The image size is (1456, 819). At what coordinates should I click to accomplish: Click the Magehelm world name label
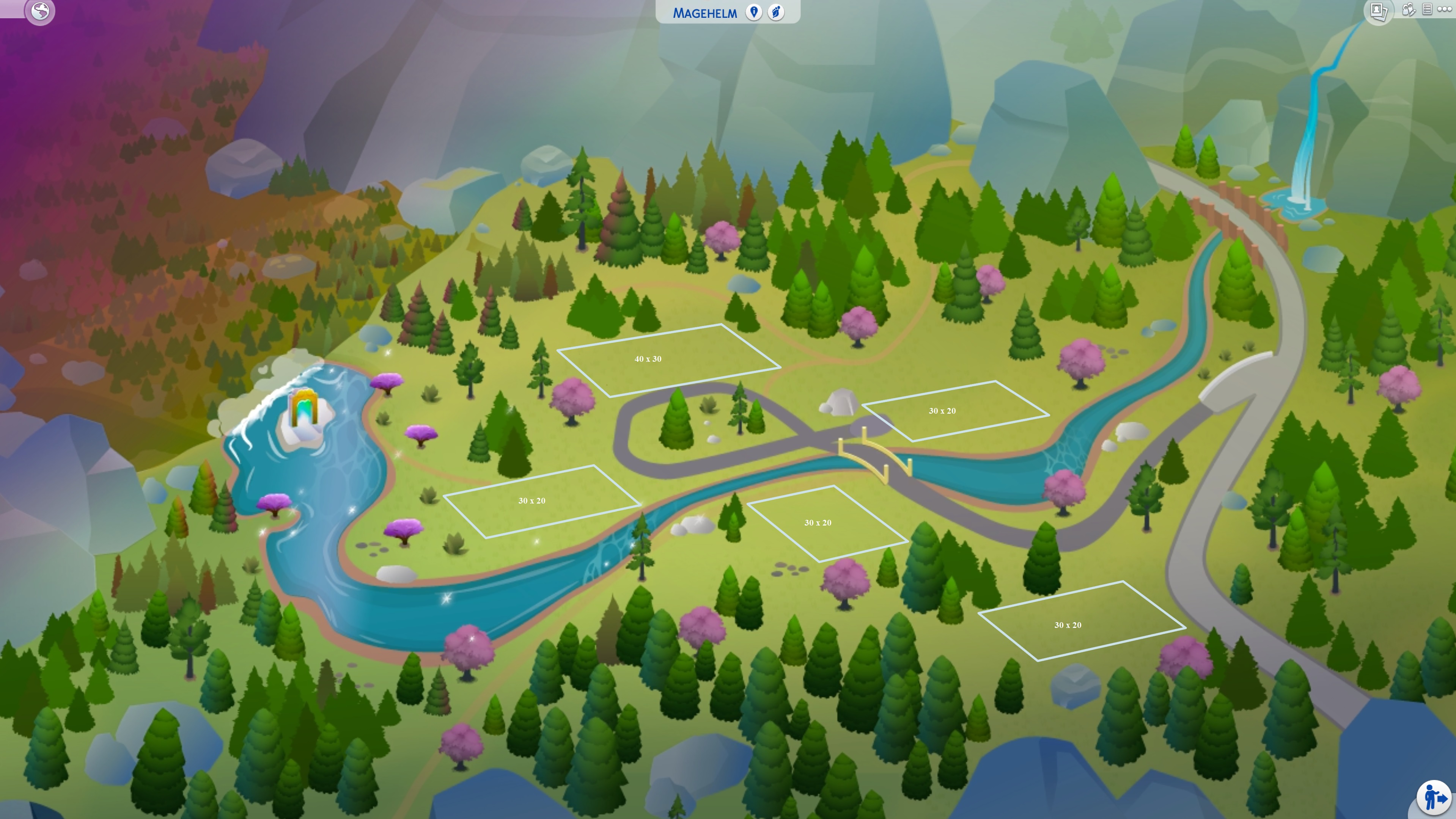click(705, 13)
